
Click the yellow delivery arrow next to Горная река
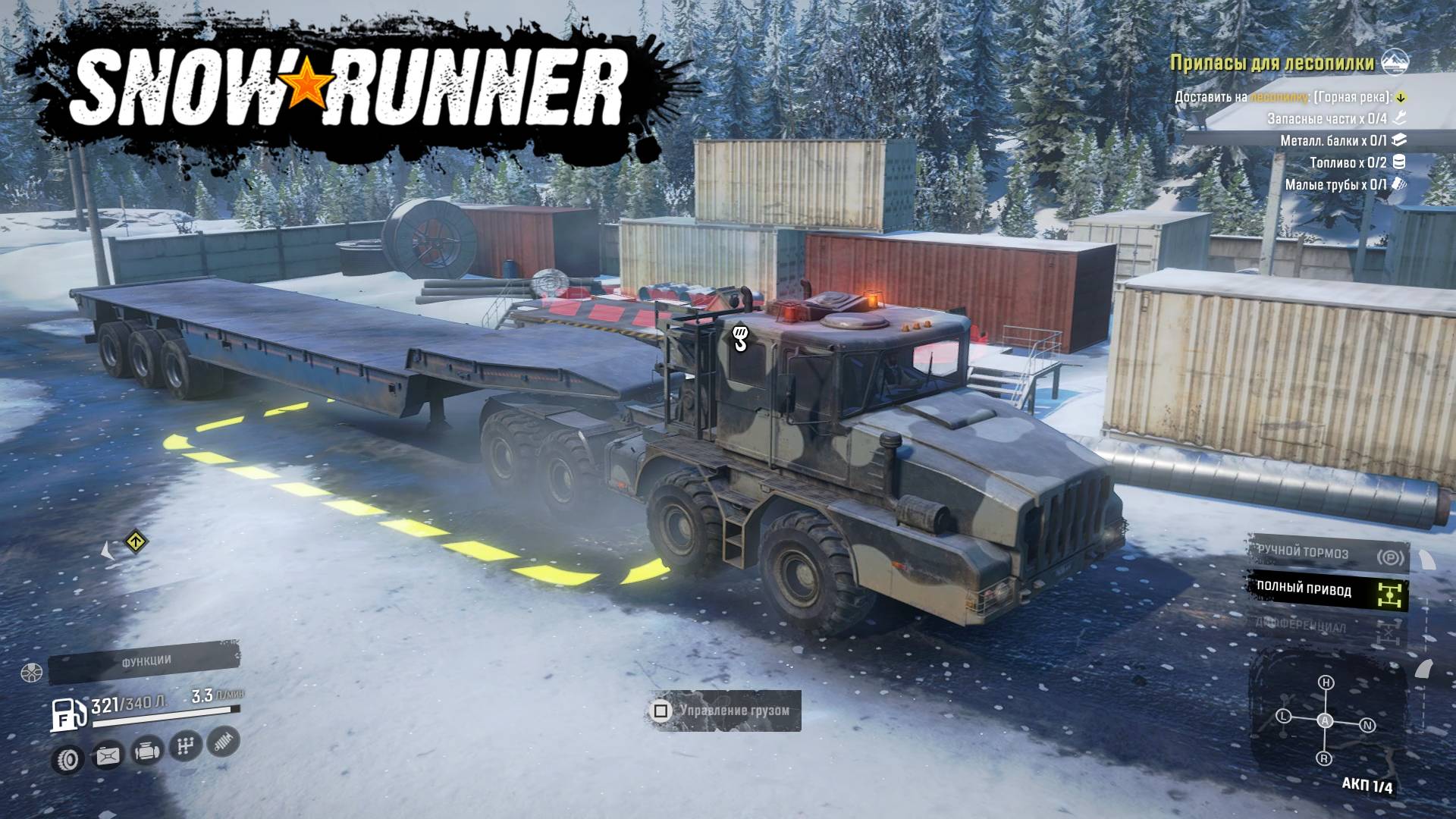click(1401, 98)
